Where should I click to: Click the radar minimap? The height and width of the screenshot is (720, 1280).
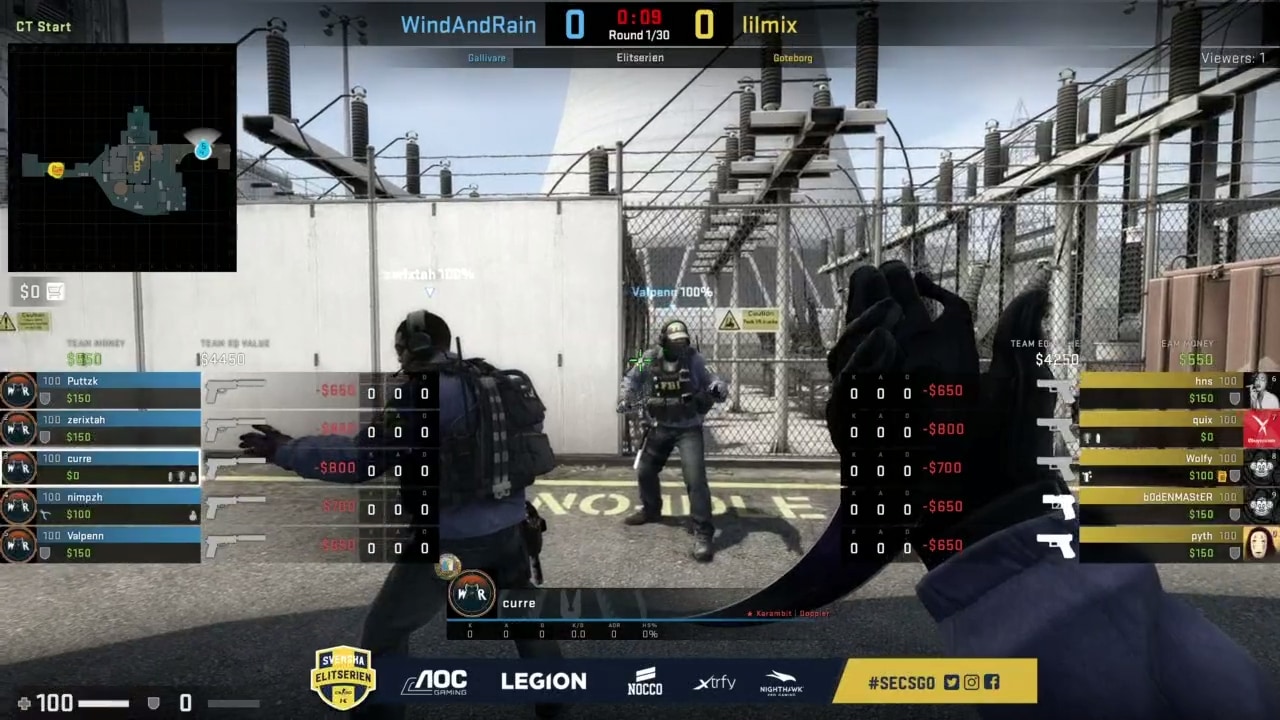pos(122,158)
